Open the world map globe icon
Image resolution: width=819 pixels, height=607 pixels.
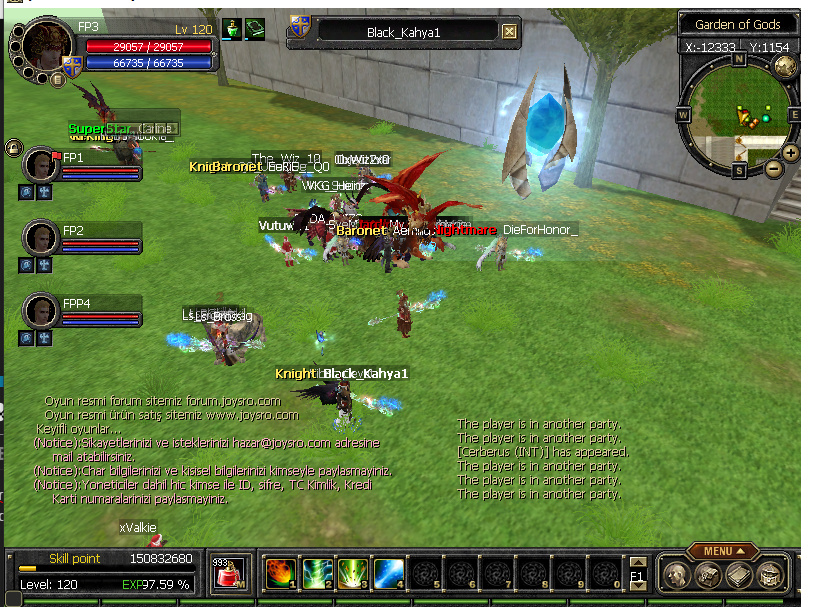[x=785, y=66]
